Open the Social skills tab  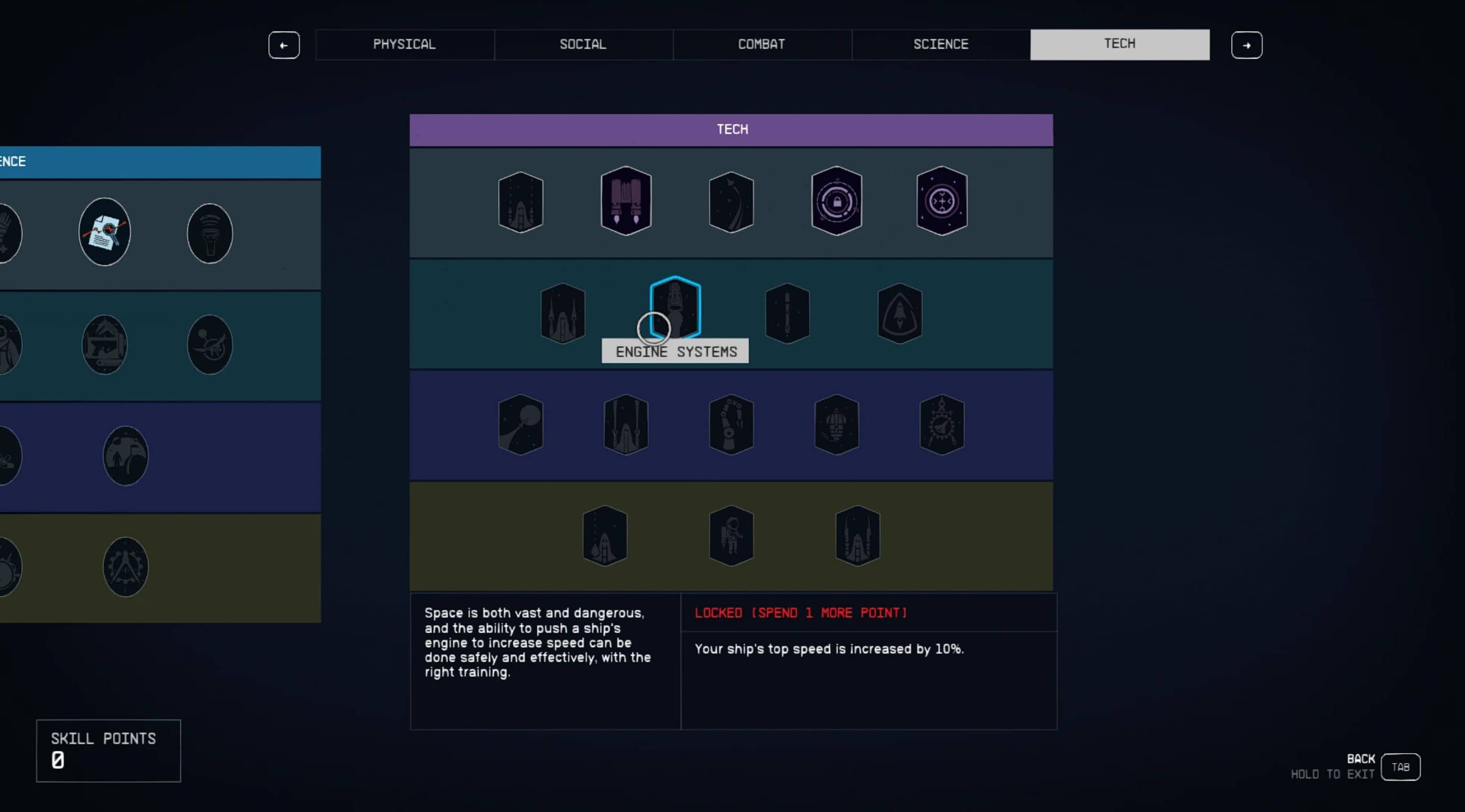tap(583, 44)
